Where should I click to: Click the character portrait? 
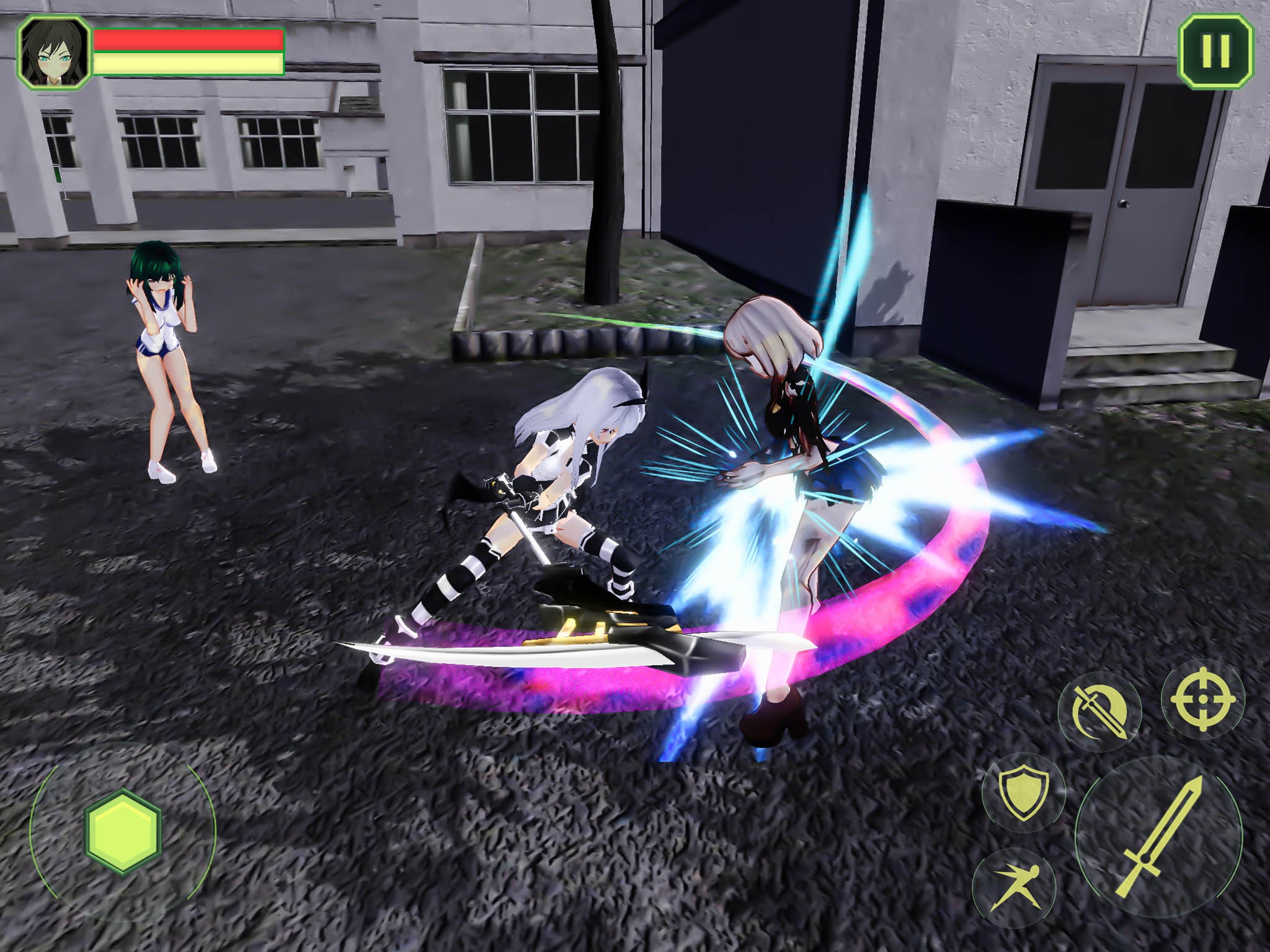(54, 51)
